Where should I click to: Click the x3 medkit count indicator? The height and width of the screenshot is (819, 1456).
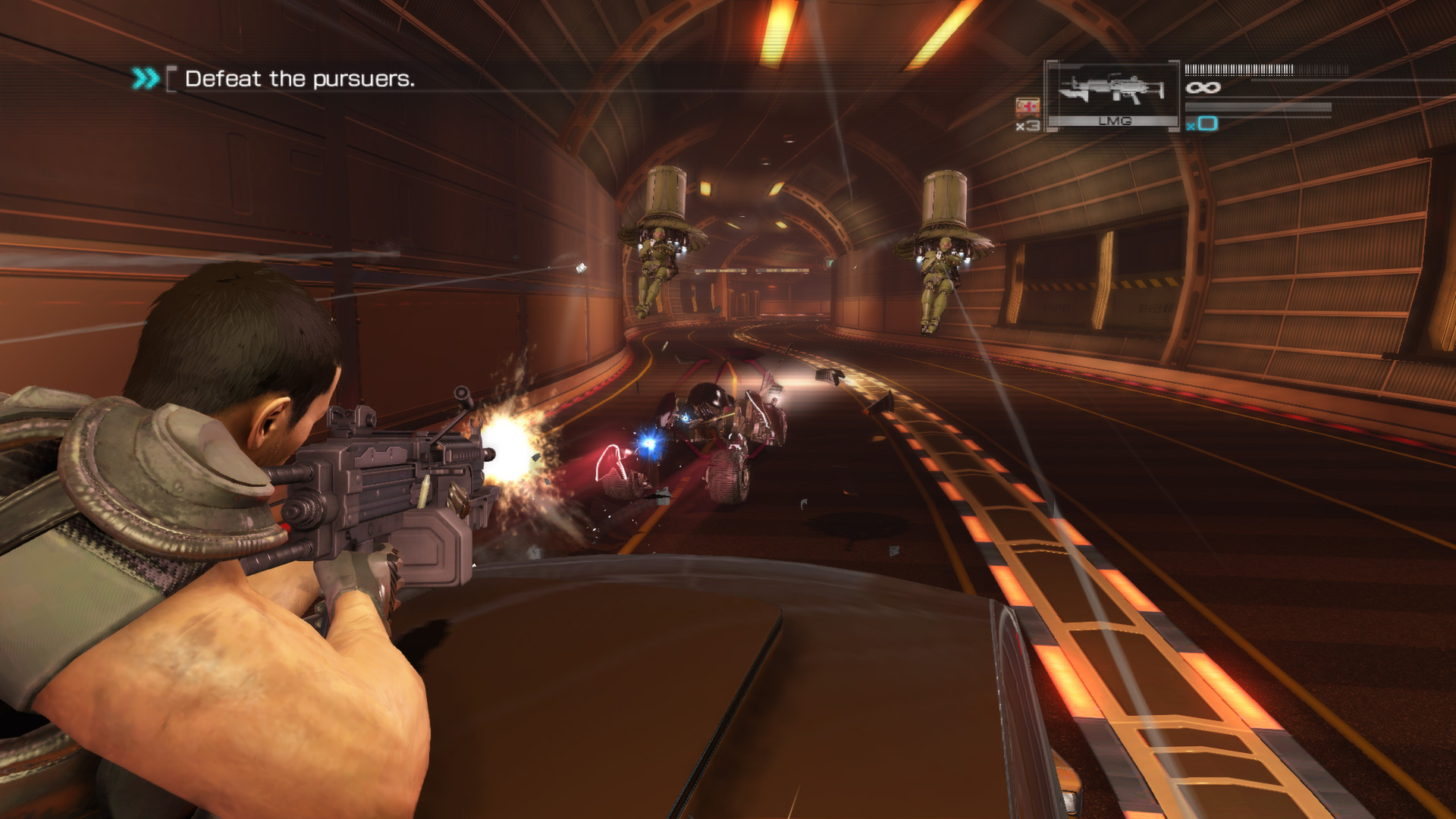click(x=1028, y=124)
